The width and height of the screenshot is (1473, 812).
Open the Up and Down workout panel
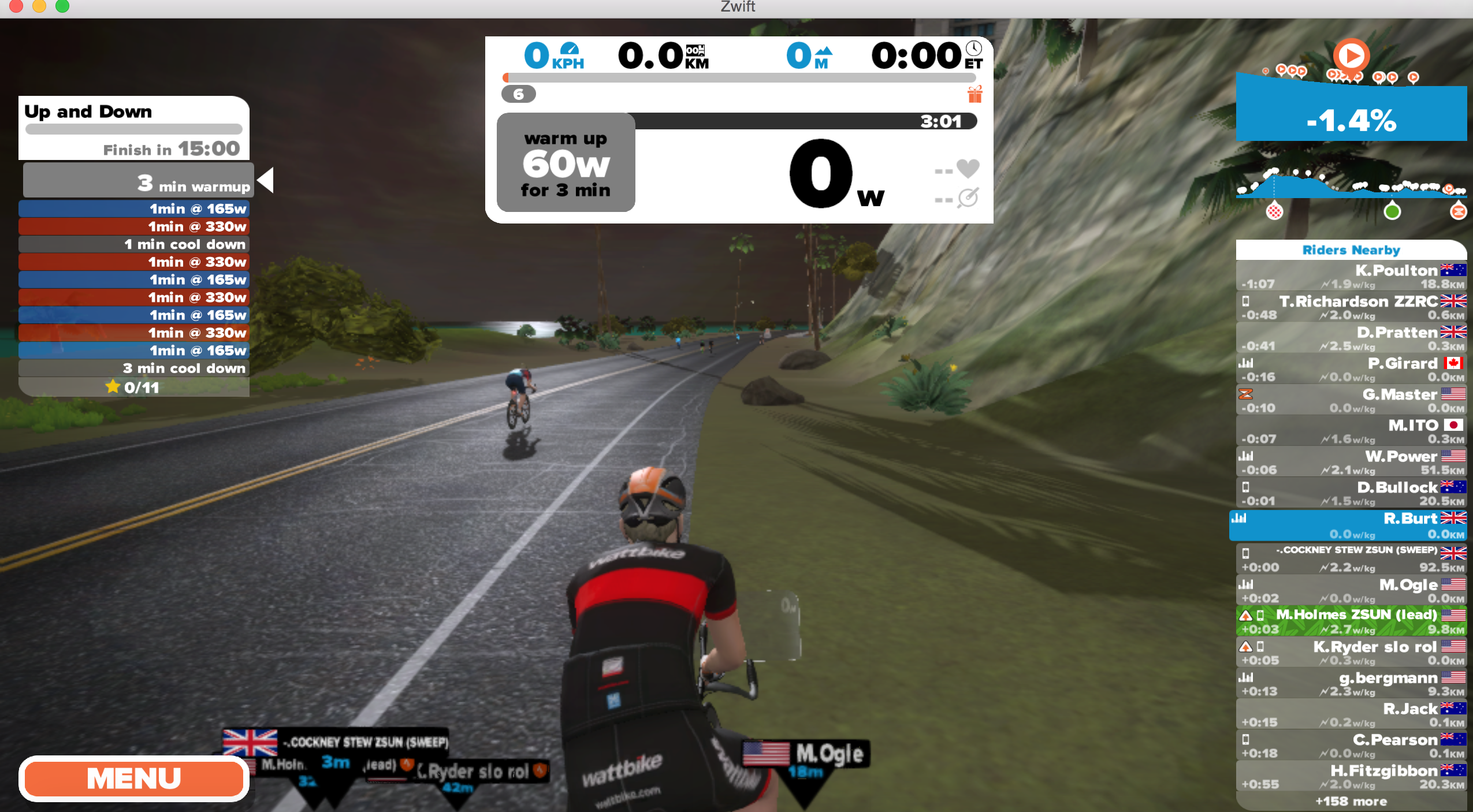point(134,128)
